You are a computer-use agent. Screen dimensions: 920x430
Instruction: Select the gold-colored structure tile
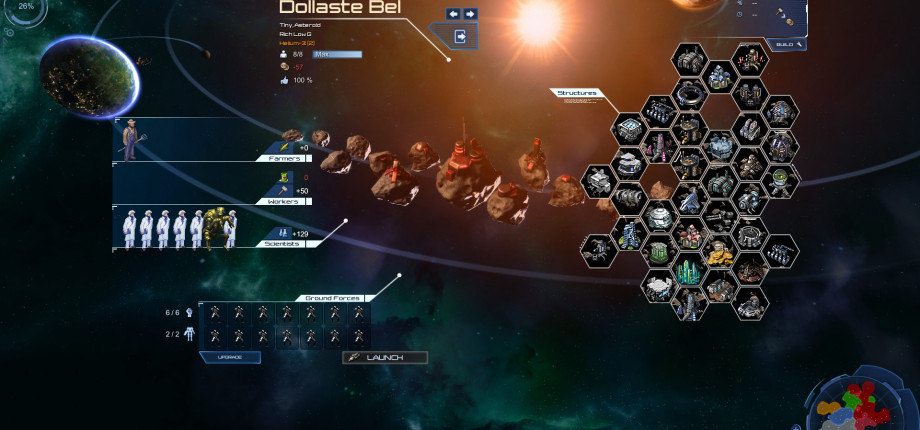pos(718,255)
